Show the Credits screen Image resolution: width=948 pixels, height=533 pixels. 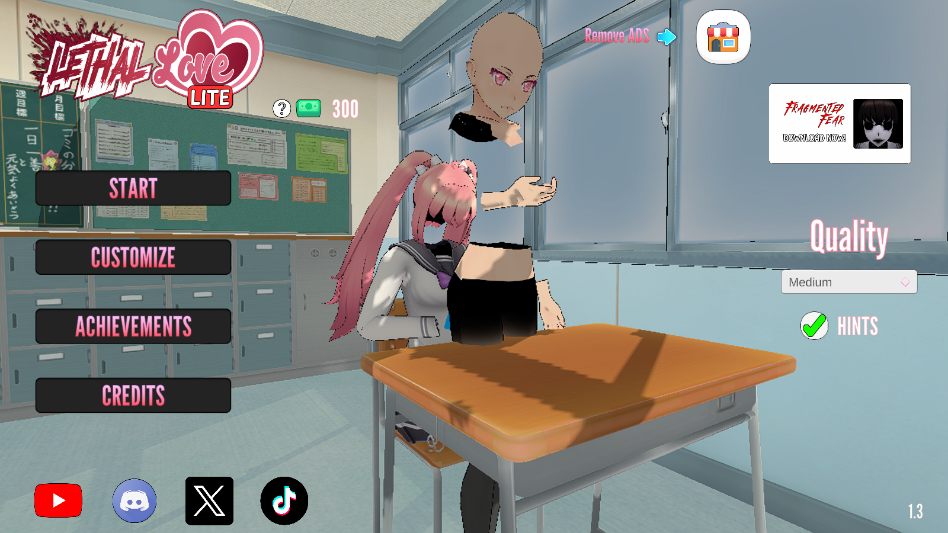(x=133, y=395)
